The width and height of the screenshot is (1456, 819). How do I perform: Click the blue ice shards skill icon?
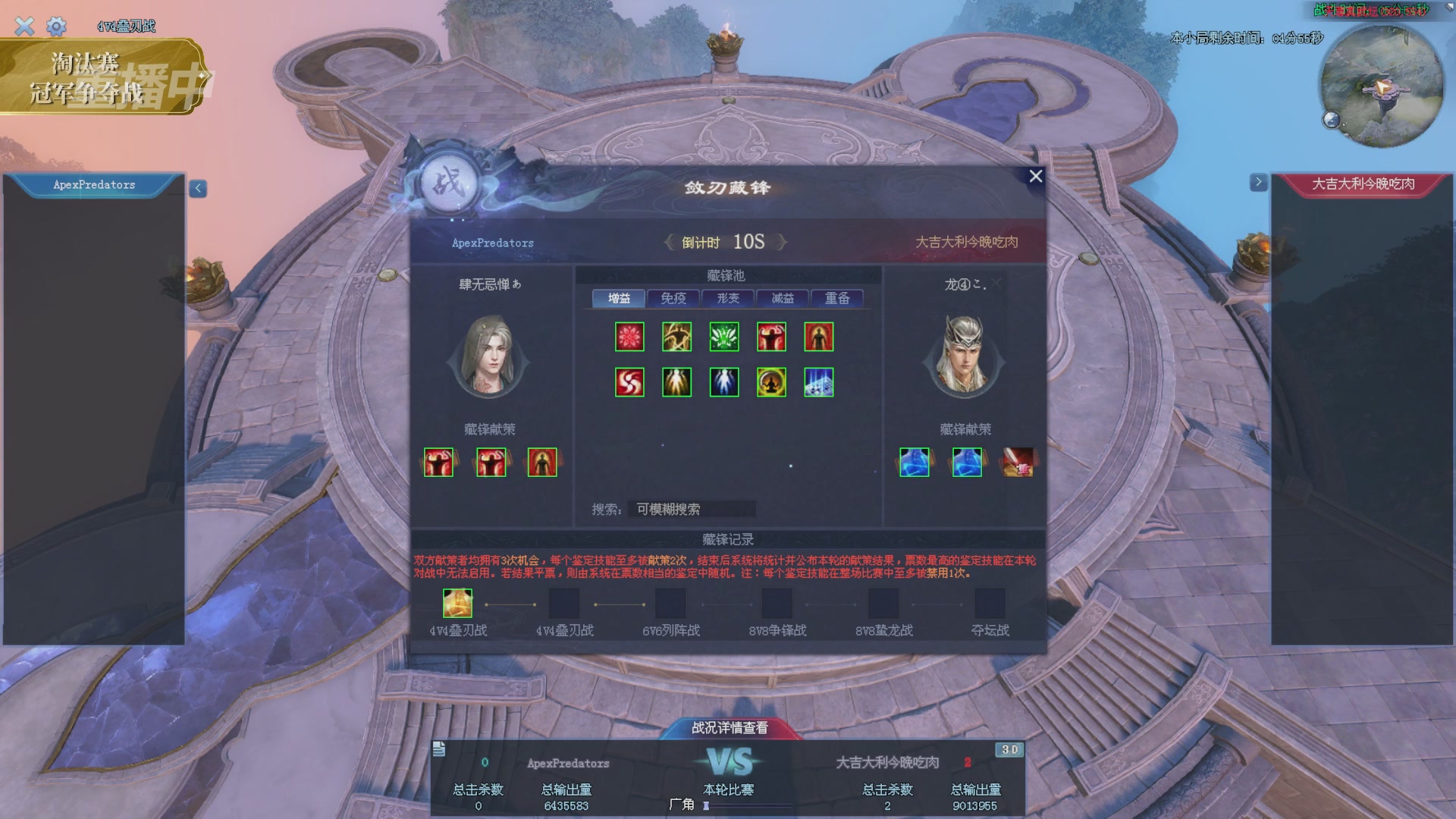tap(818, 382)
